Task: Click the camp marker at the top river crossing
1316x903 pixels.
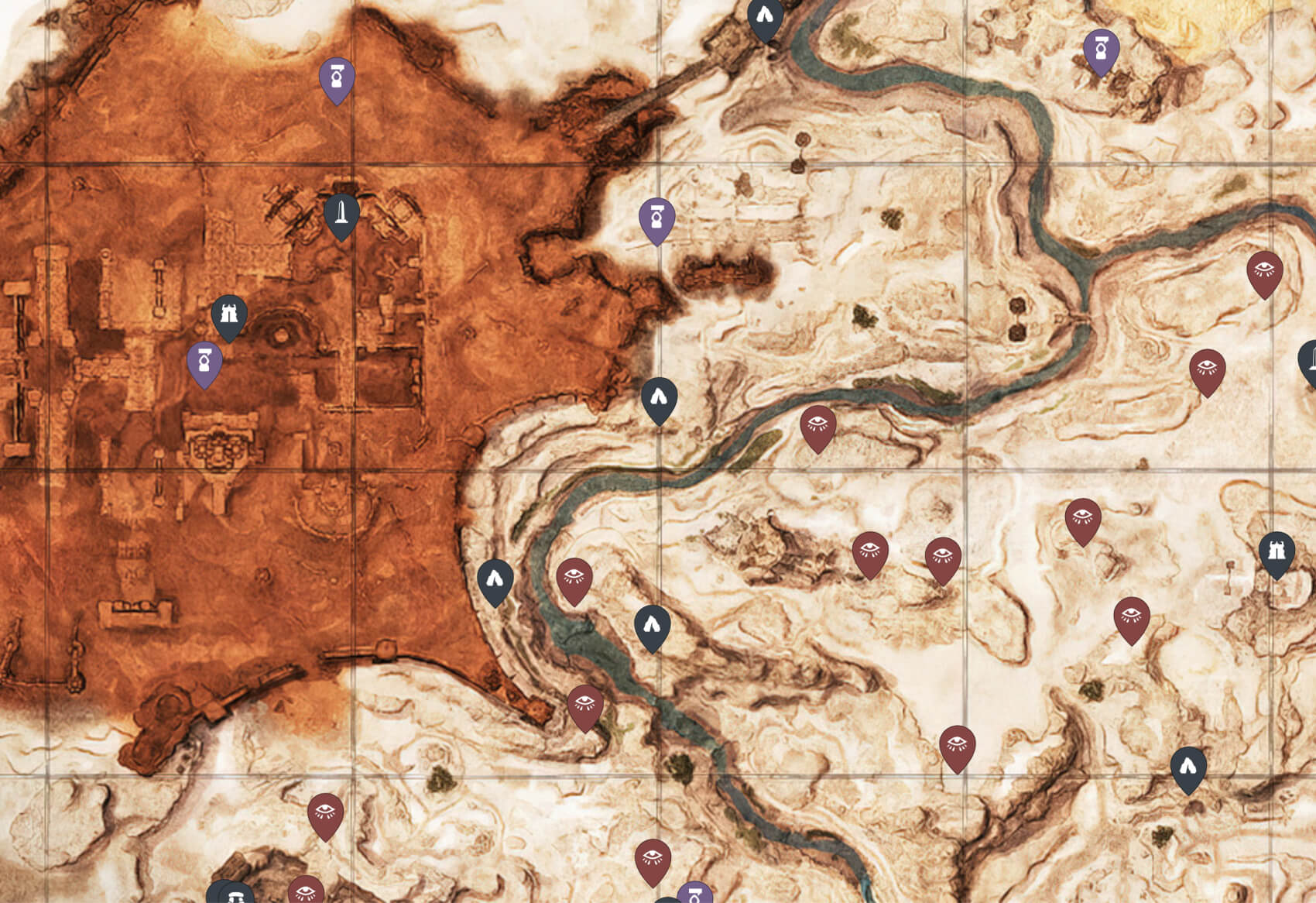Action: click(x=763, y=15)
